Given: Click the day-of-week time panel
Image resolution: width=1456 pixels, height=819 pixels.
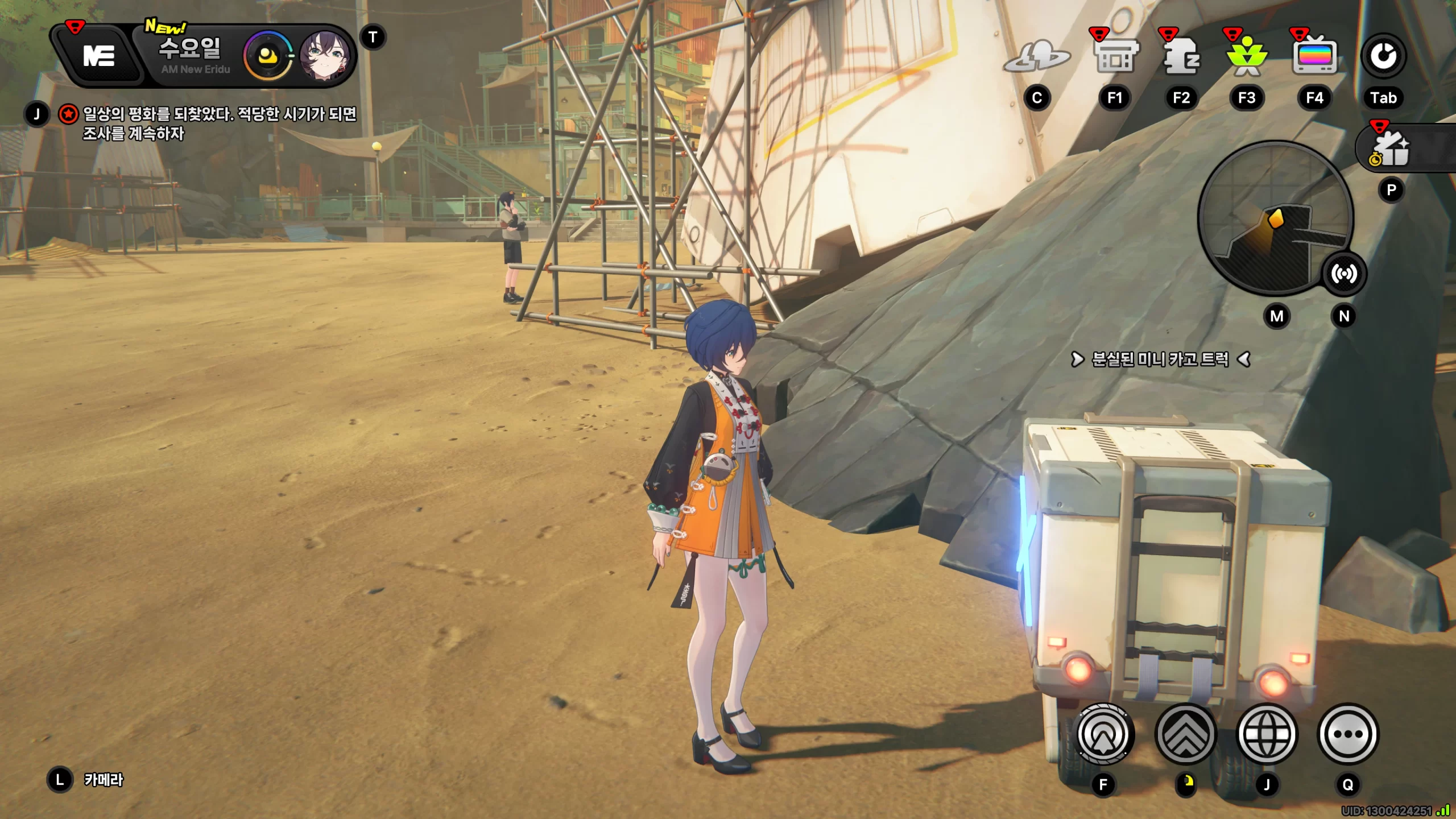Looking at the screenshot, I should [x=191, y=56].
